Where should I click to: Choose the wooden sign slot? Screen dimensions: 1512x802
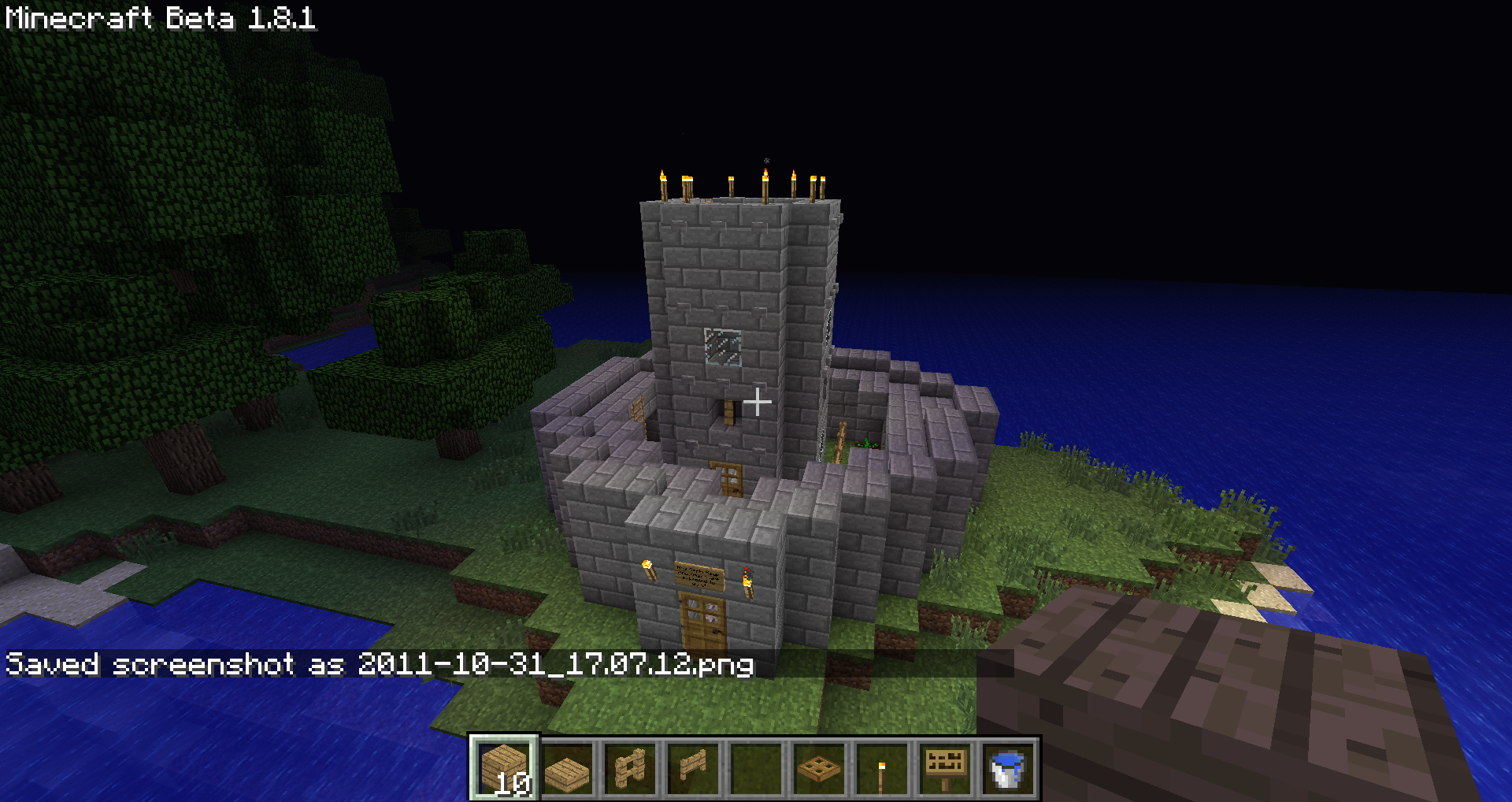pyautogui.click(x=945, y=768)
